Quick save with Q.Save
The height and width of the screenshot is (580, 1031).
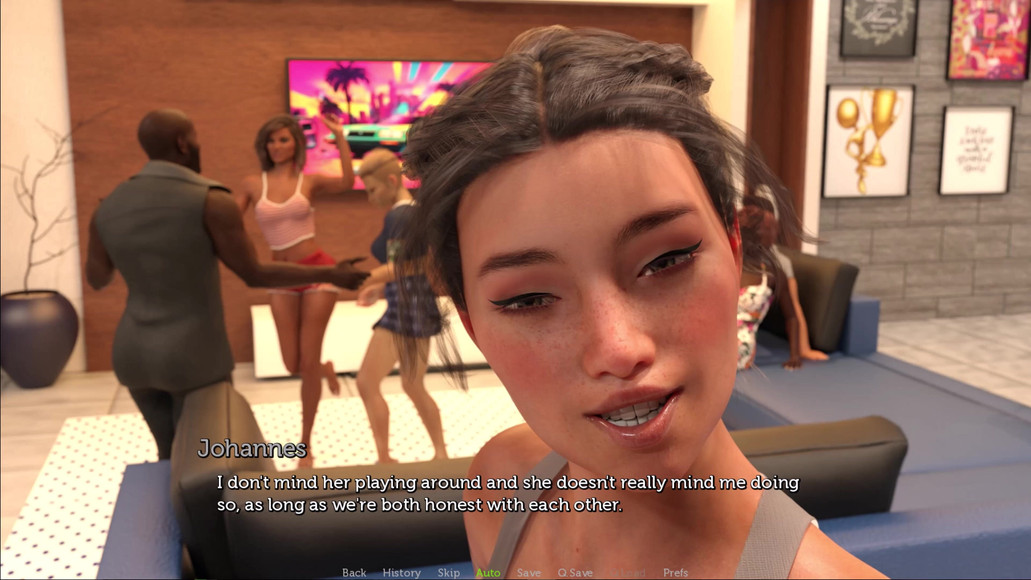coord(575,573)
